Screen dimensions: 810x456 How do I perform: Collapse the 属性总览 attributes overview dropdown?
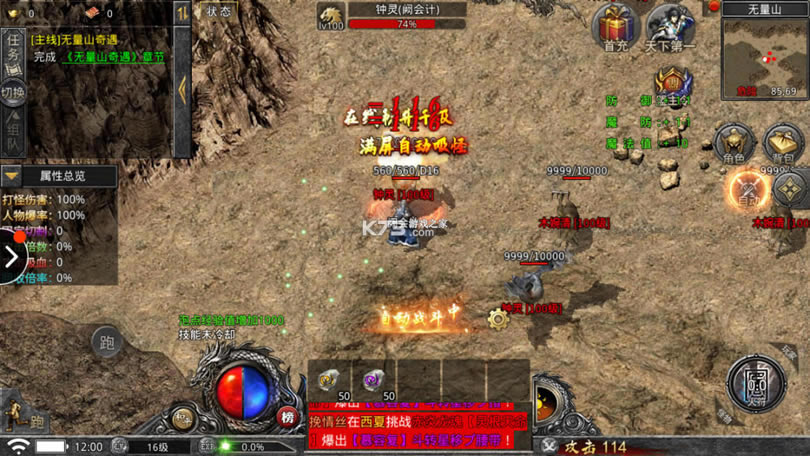[x=12, y=176]
